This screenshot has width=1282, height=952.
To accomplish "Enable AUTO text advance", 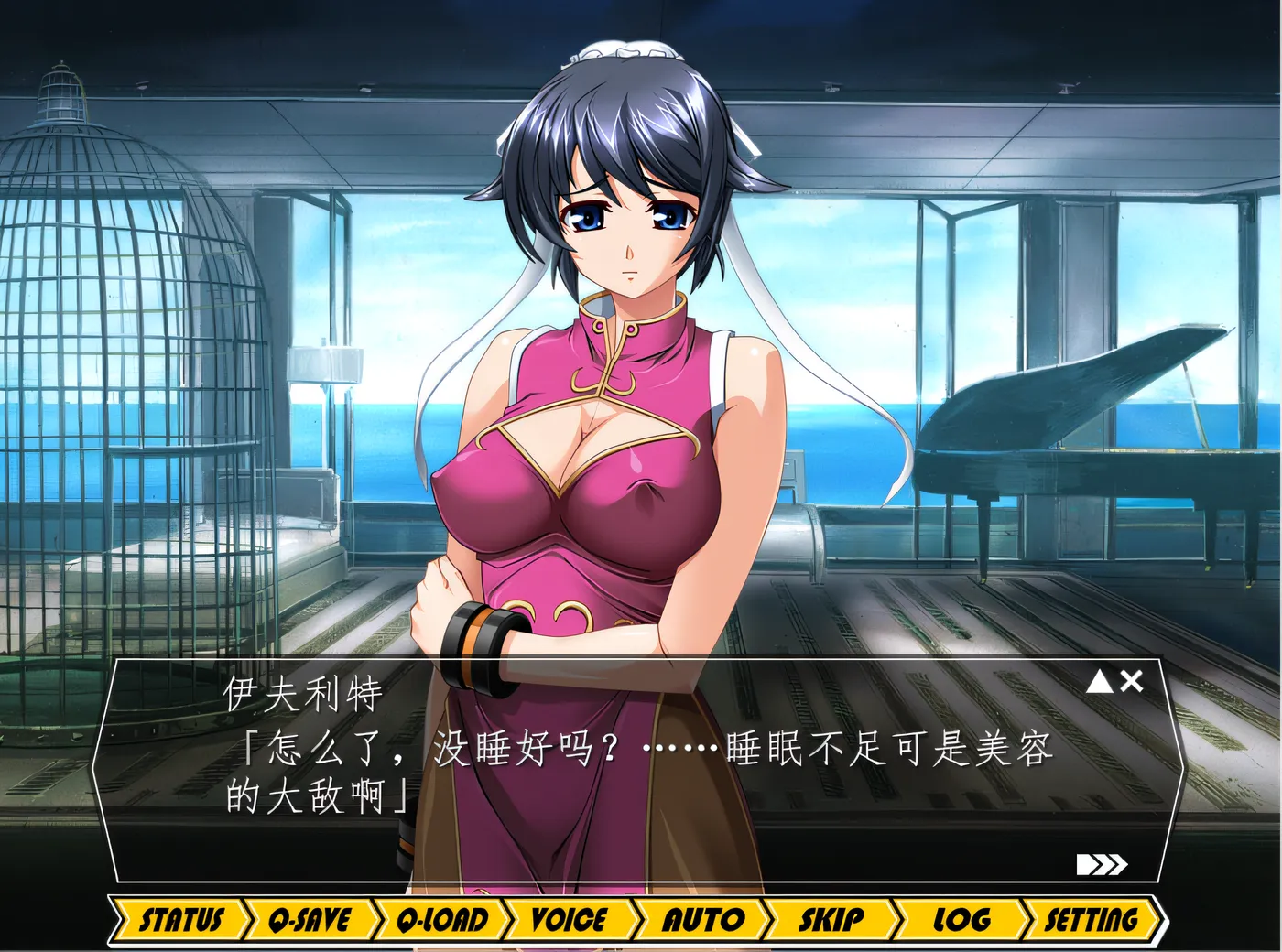I will point(701,919).
